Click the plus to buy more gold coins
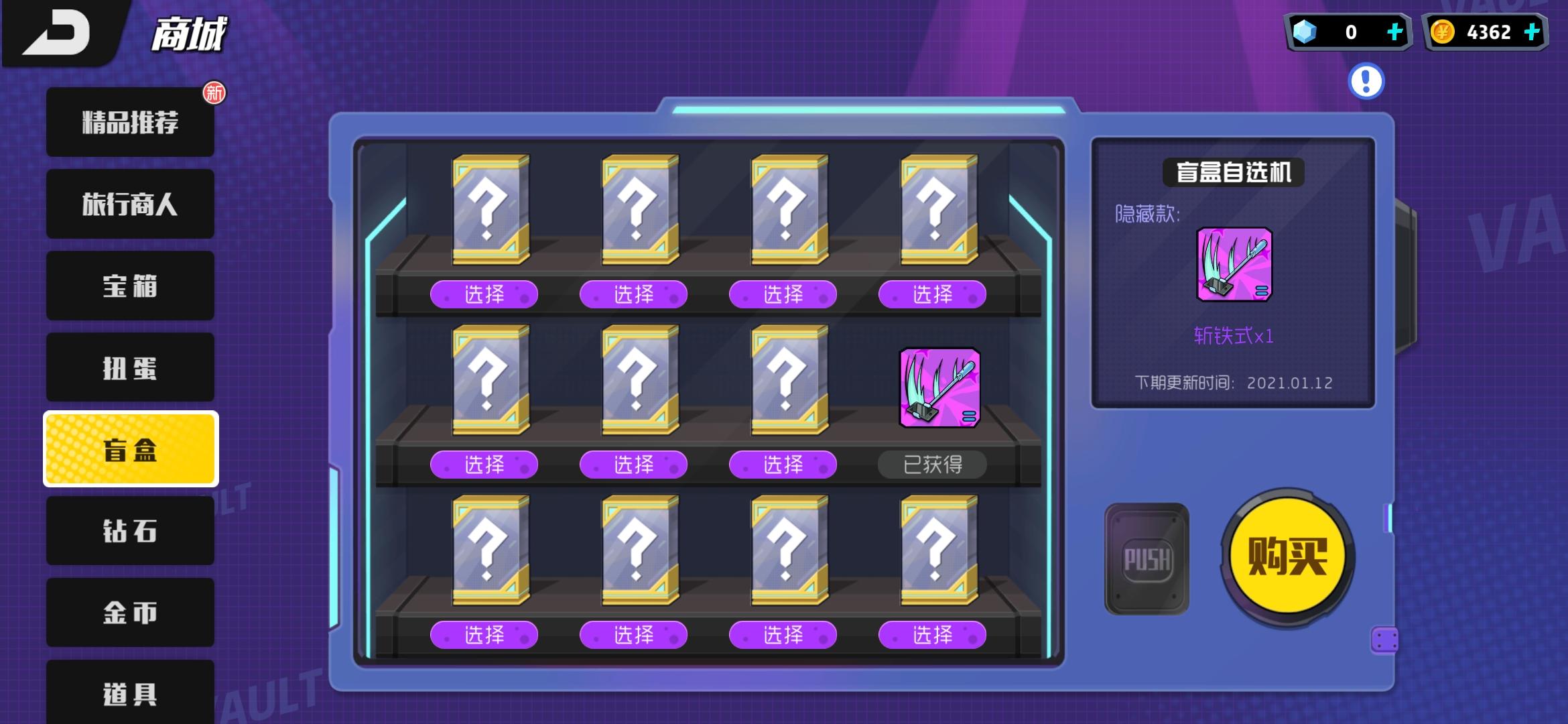Viewport: 1568px width, 724px height. 1531,30
